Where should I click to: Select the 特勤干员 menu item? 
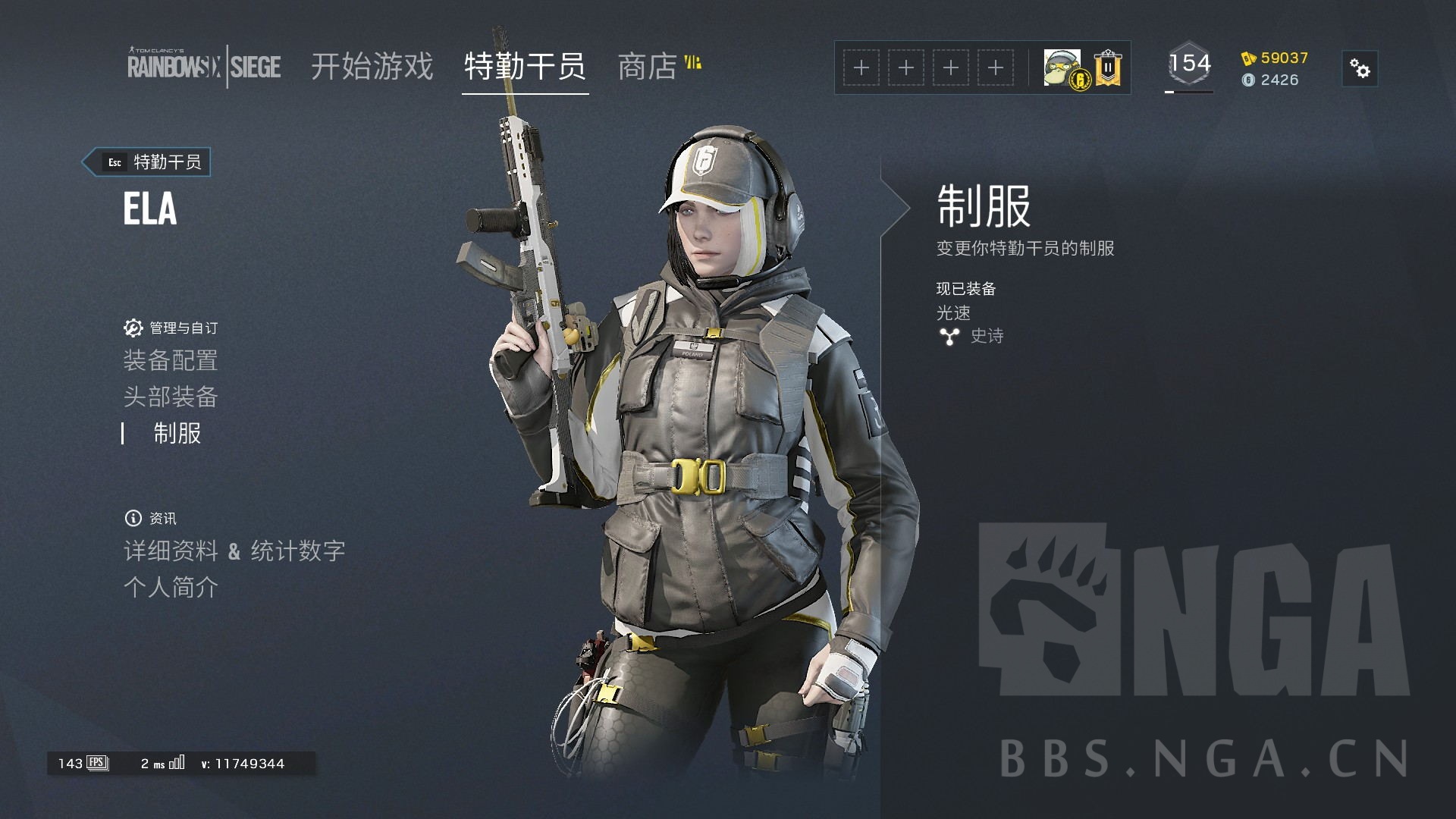point(526,67)
